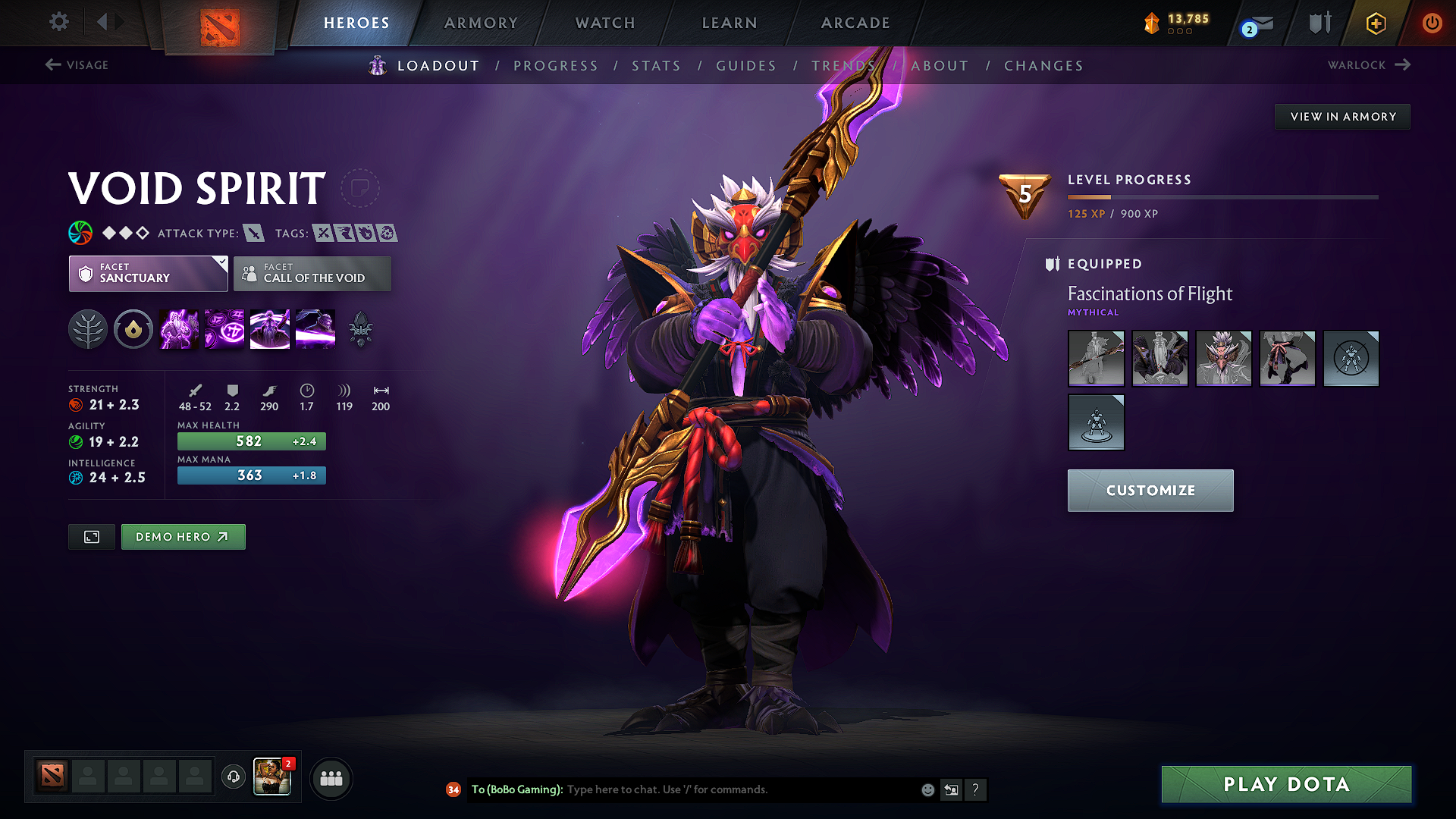Image resolution: width=1456 pixels, height=819 pixels.
Task: Click the level 5 XP progress bar
Action: pos(1221,196)
